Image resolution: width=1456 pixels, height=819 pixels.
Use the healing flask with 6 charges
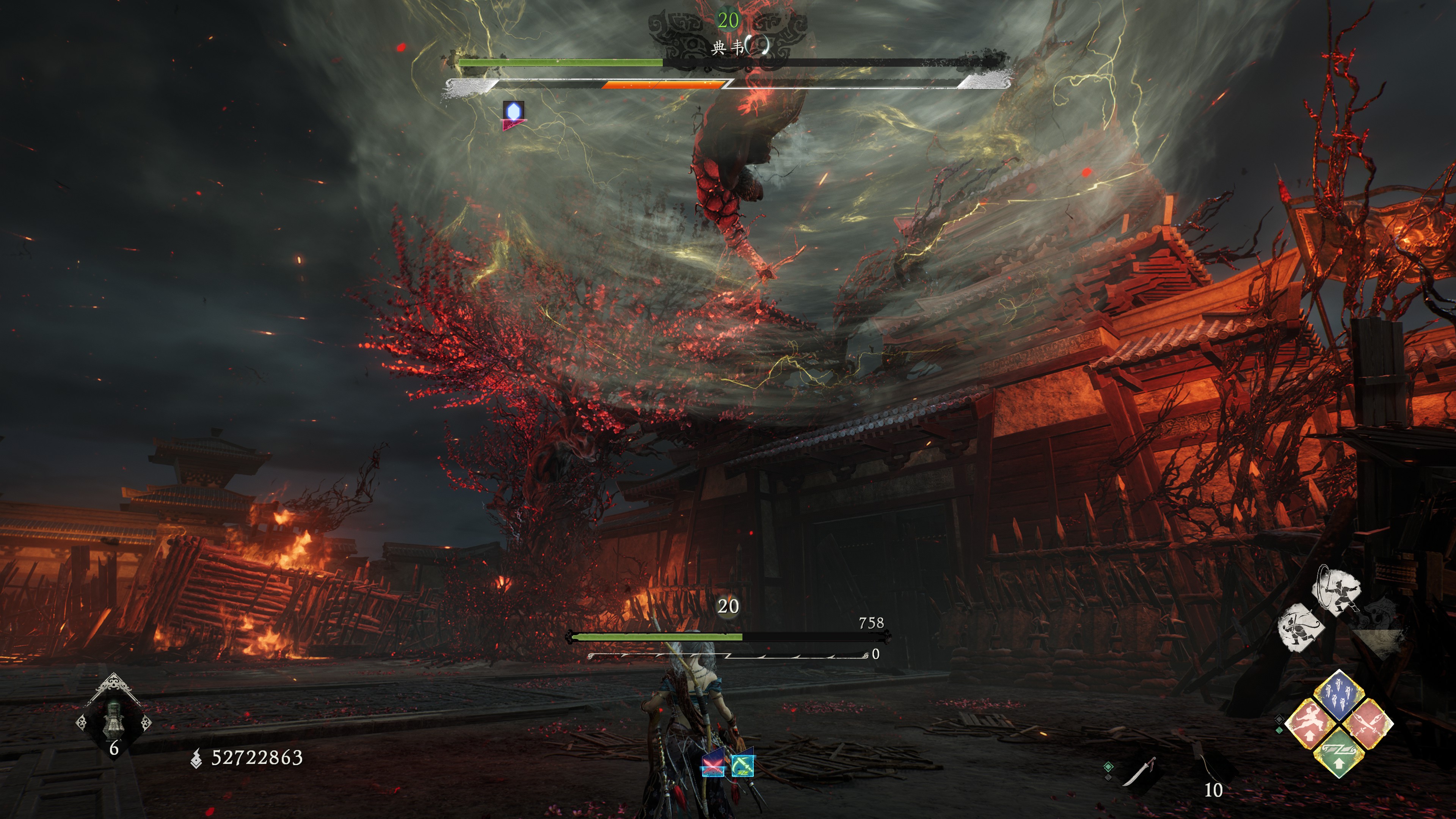114,721
